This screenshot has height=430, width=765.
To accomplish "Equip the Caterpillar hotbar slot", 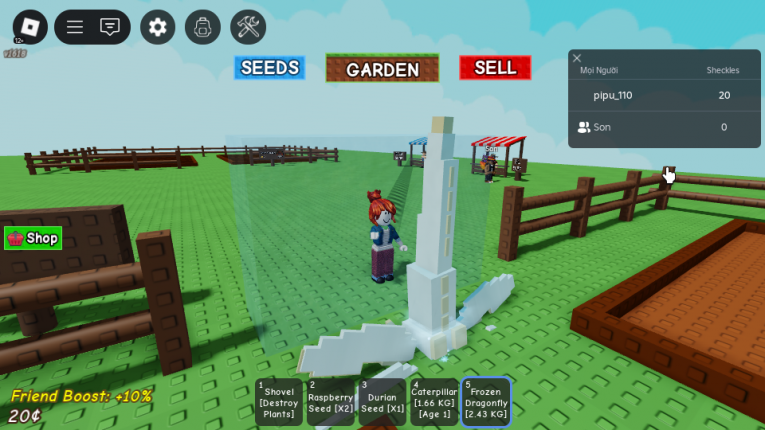I will (434, 402).
